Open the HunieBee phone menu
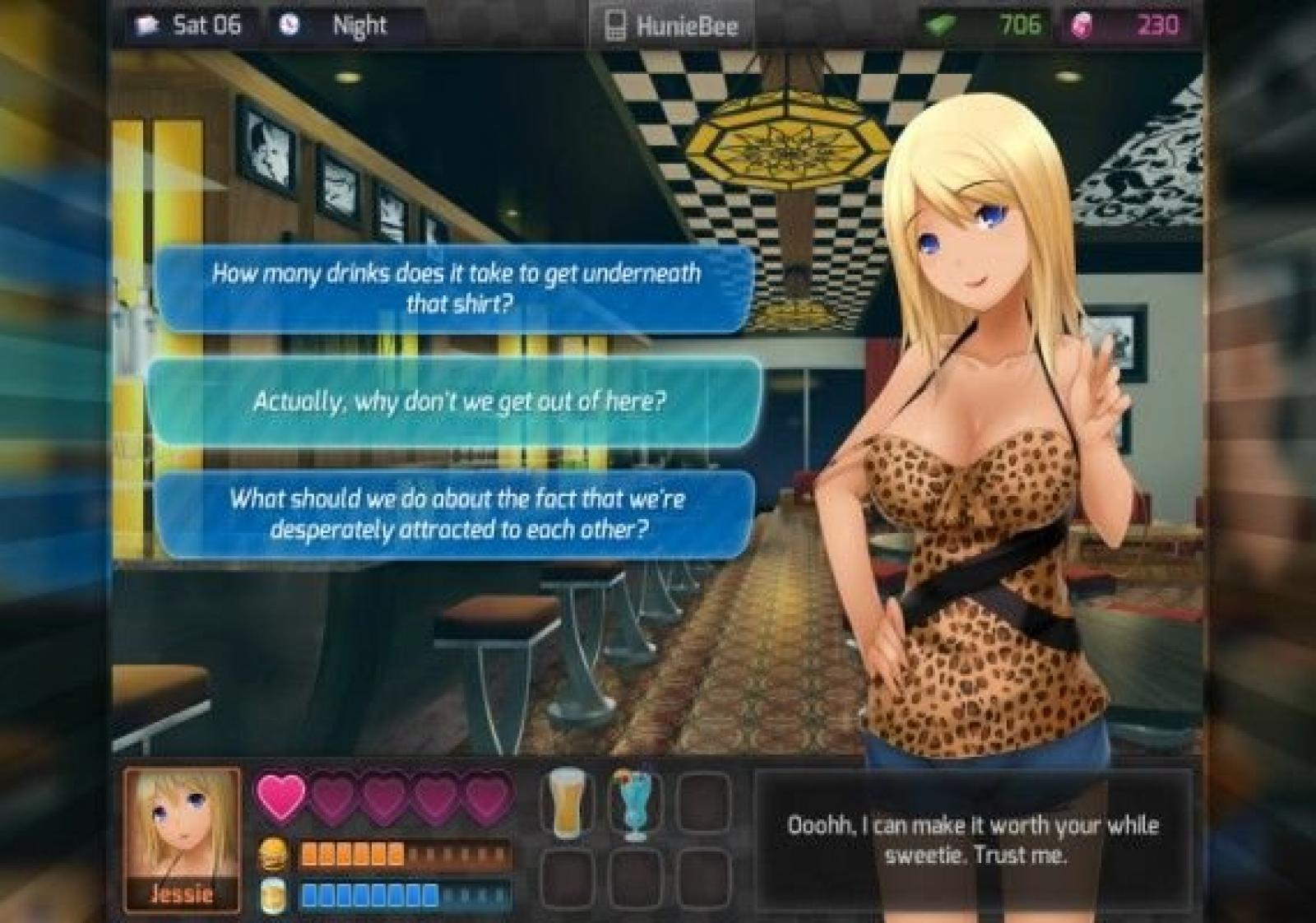Screen dimensions: 1316x923 click(x=670, y=26)
